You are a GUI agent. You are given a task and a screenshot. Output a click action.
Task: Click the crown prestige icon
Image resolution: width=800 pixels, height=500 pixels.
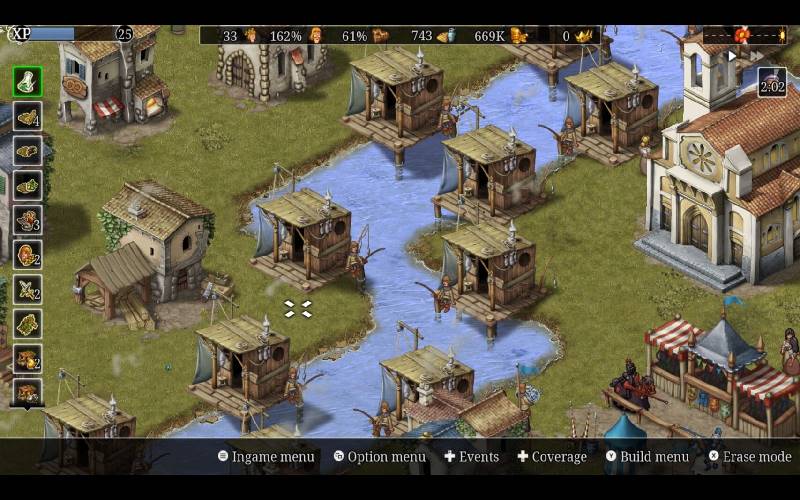click(x=584, y=36)
